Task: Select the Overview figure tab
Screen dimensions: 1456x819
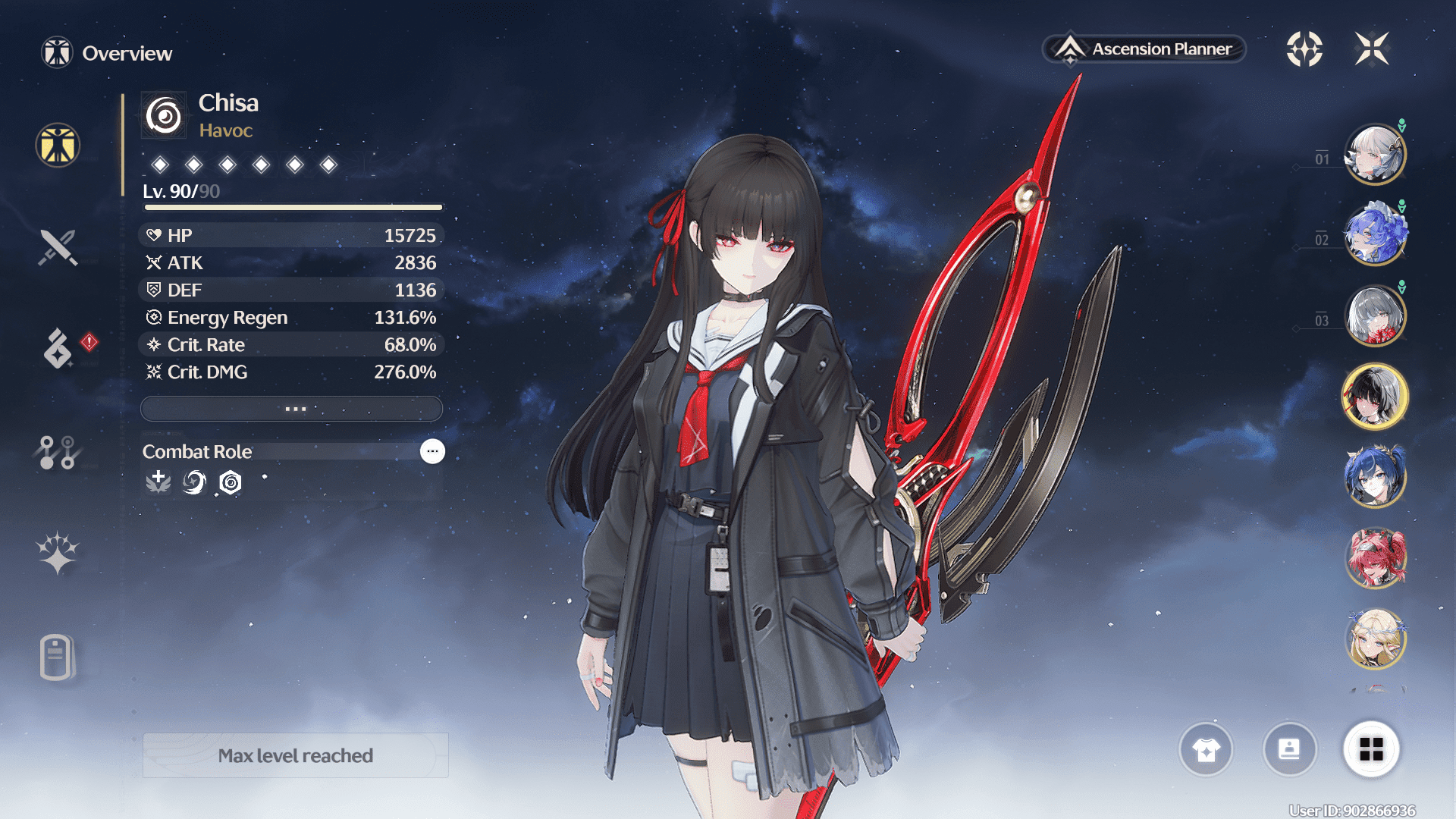Action: 58,145
